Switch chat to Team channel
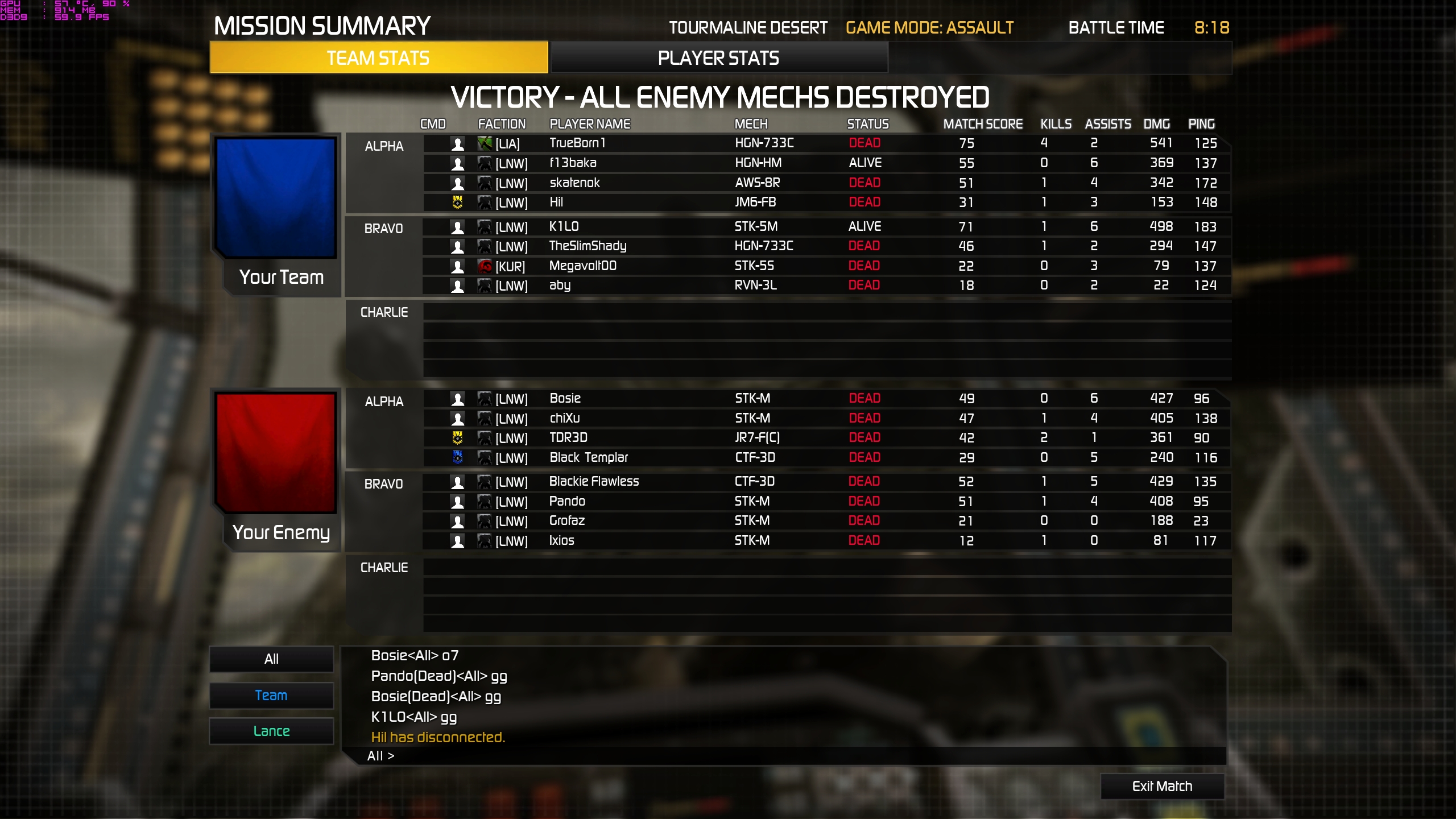 [271, 695]
